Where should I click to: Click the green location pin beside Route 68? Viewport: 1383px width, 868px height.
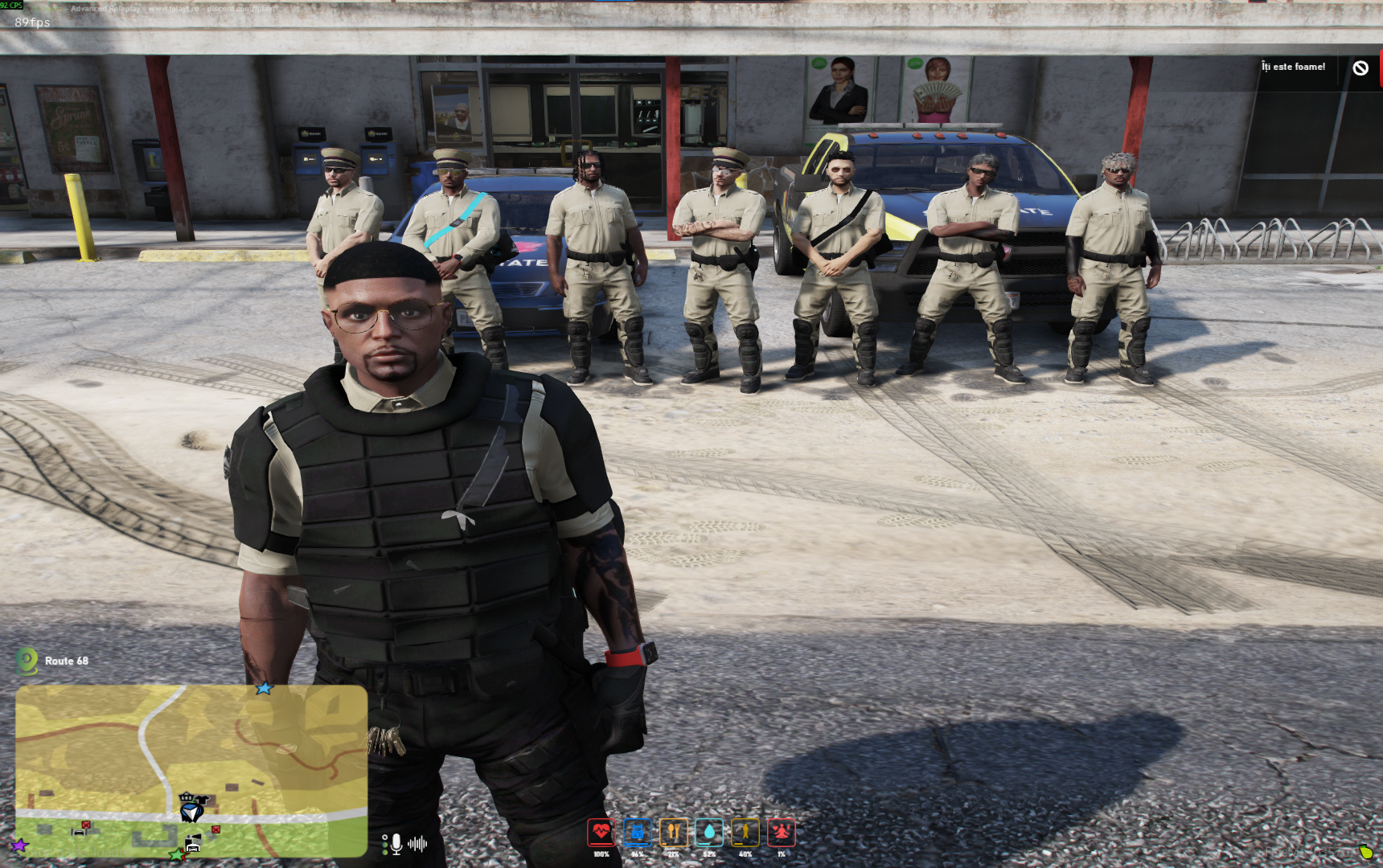(27, 661)
